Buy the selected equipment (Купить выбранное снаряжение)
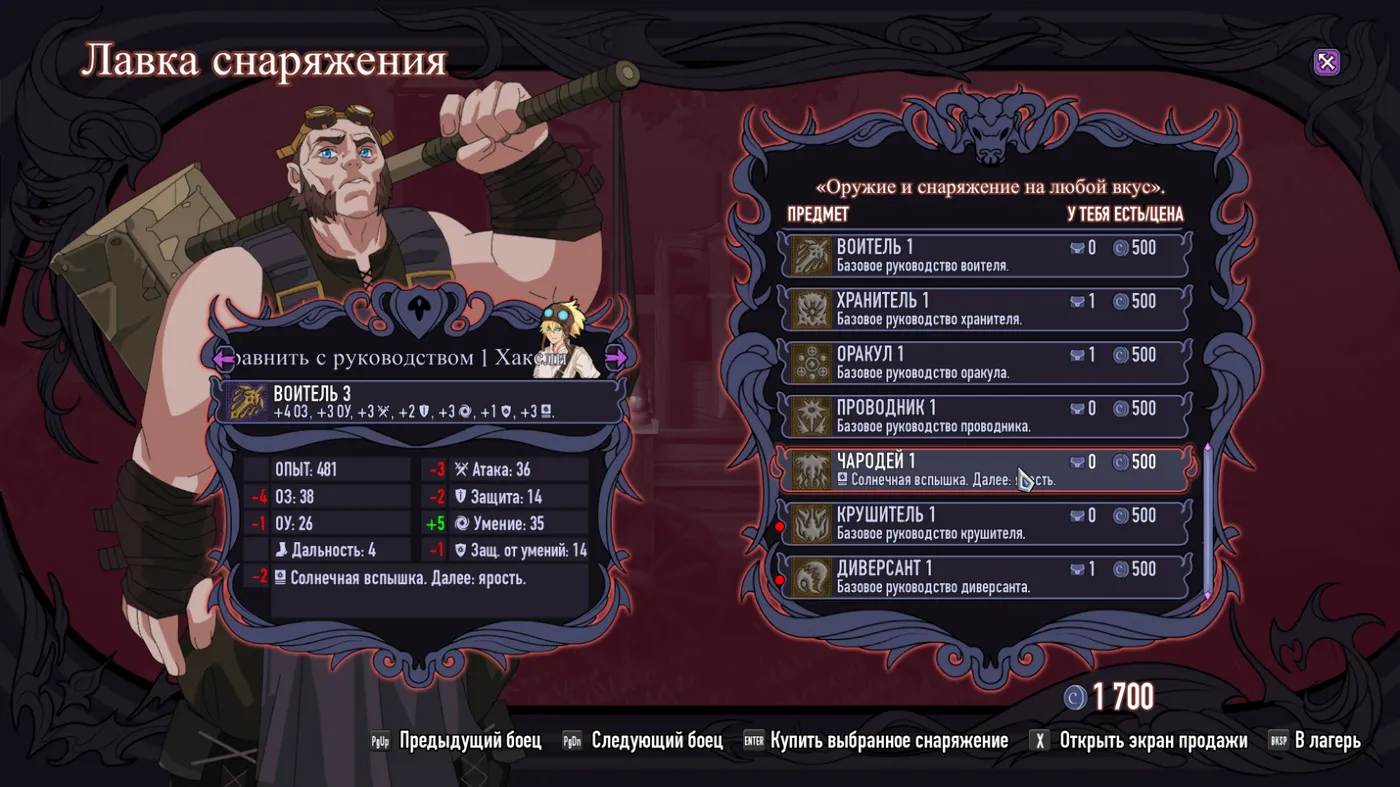Viewport: 1400px width, 787px height. pyautogui.click(x=878, y=741)
